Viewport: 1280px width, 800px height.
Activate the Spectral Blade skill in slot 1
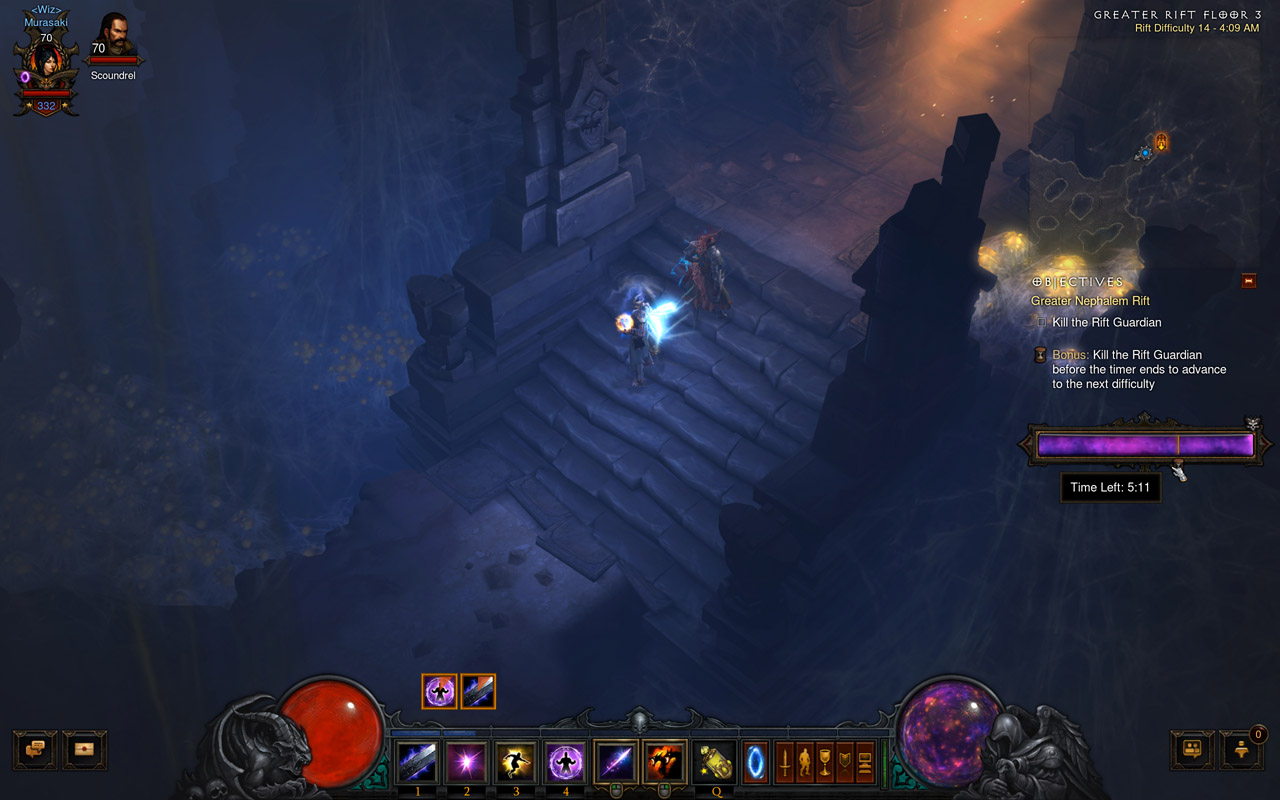pyautogui.click(x=415, y=762)
